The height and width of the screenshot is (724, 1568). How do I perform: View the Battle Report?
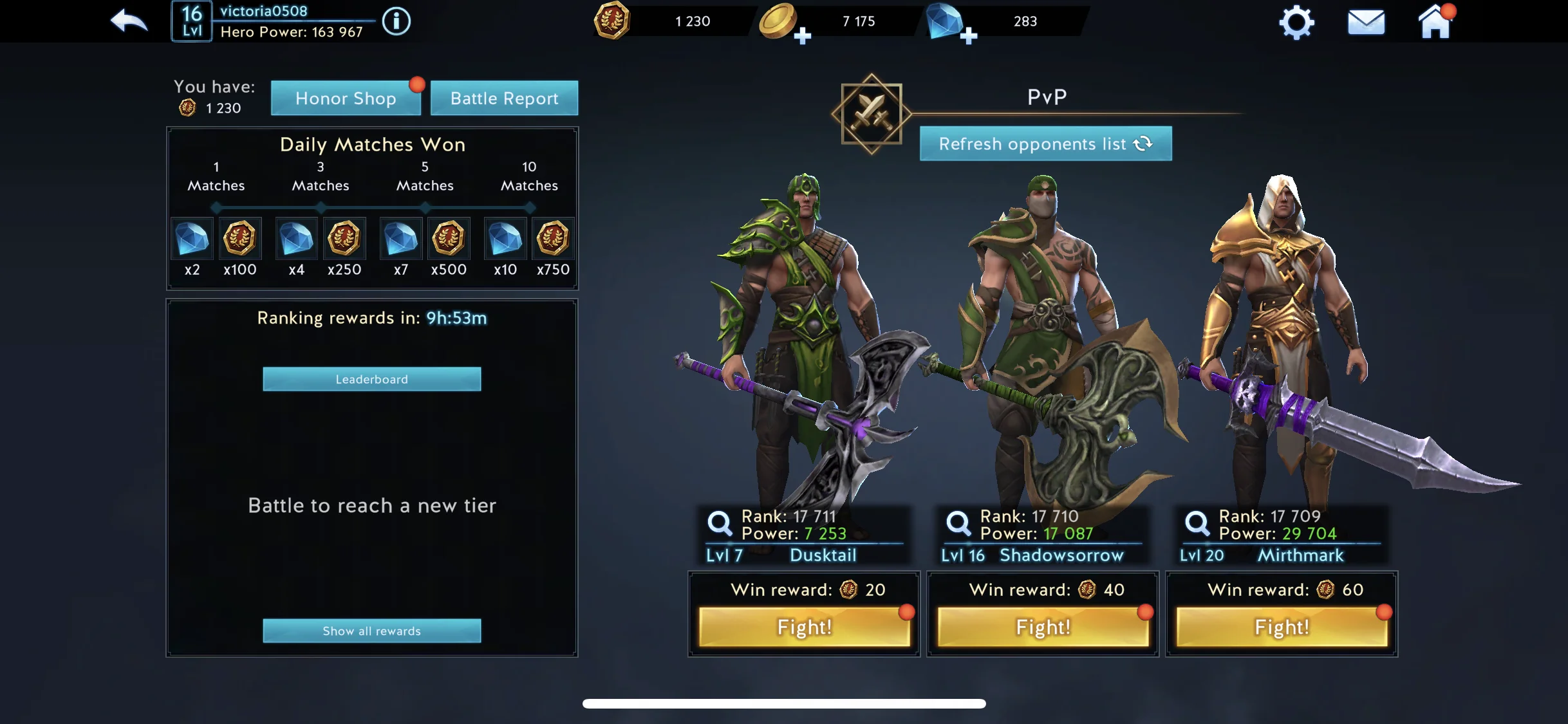click(504, 98)
